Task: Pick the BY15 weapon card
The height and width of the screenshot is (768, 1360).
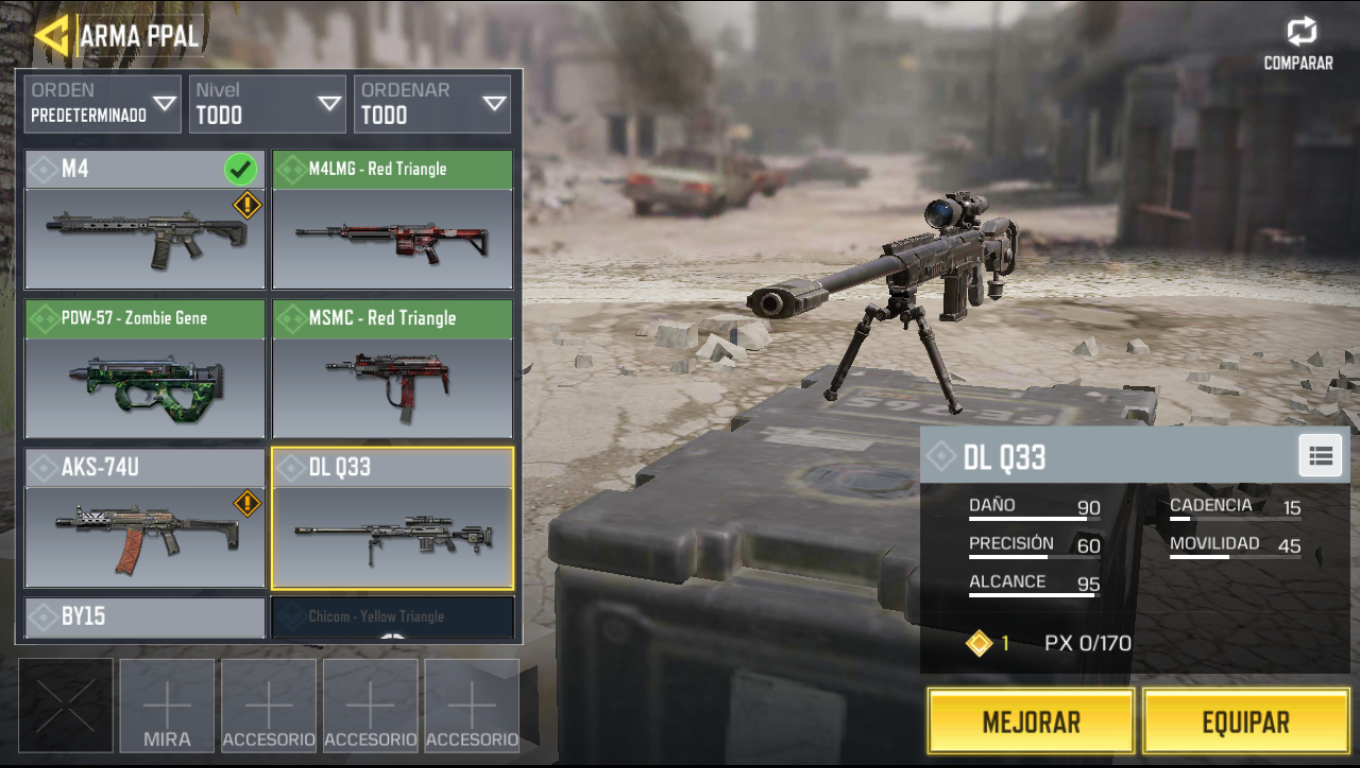Action: [144, 618]
